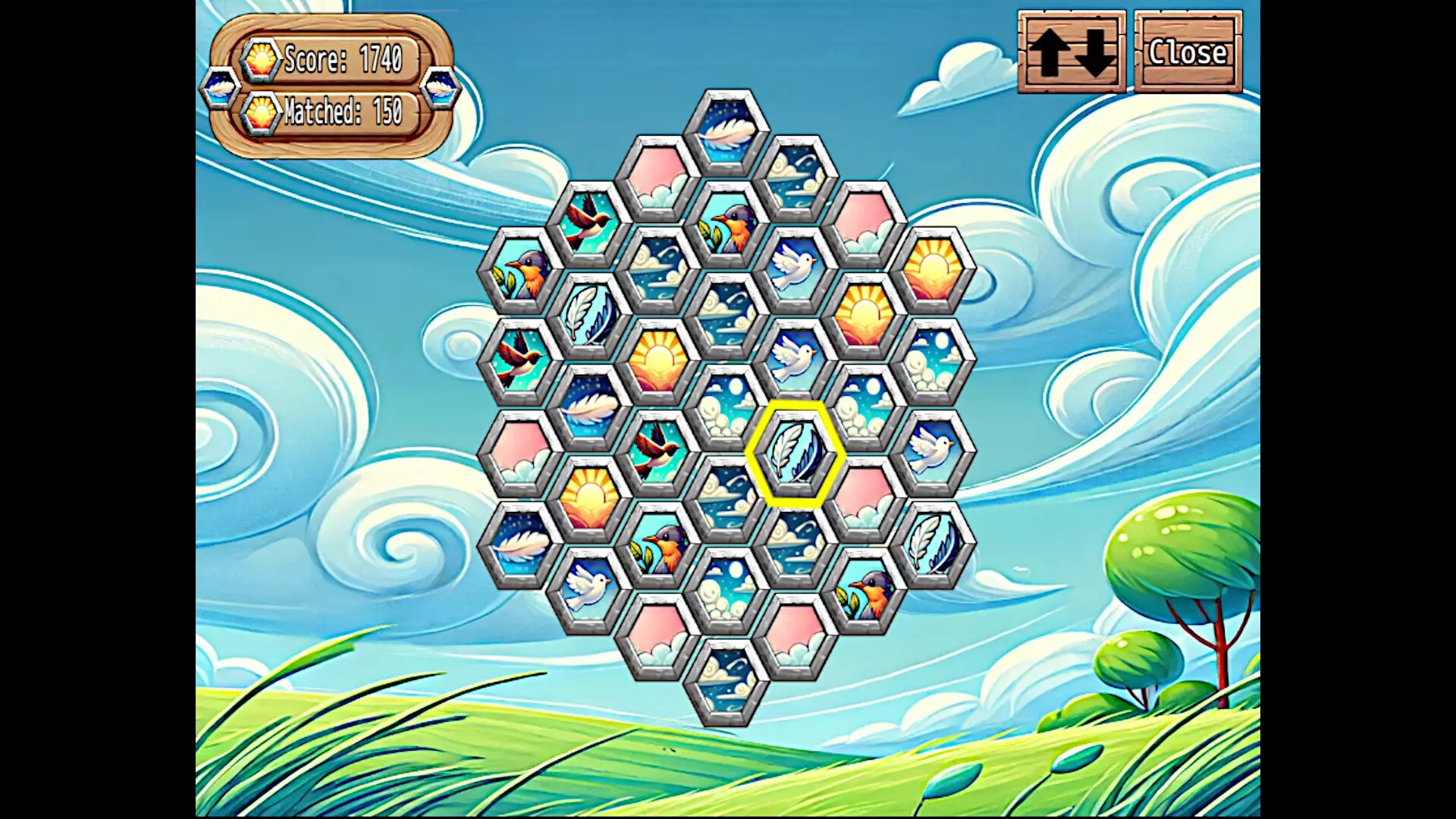The height and width of the screenshot is (819, 1456).
Task: Select the feather hexagon left of the score panel
Action: 220,89
